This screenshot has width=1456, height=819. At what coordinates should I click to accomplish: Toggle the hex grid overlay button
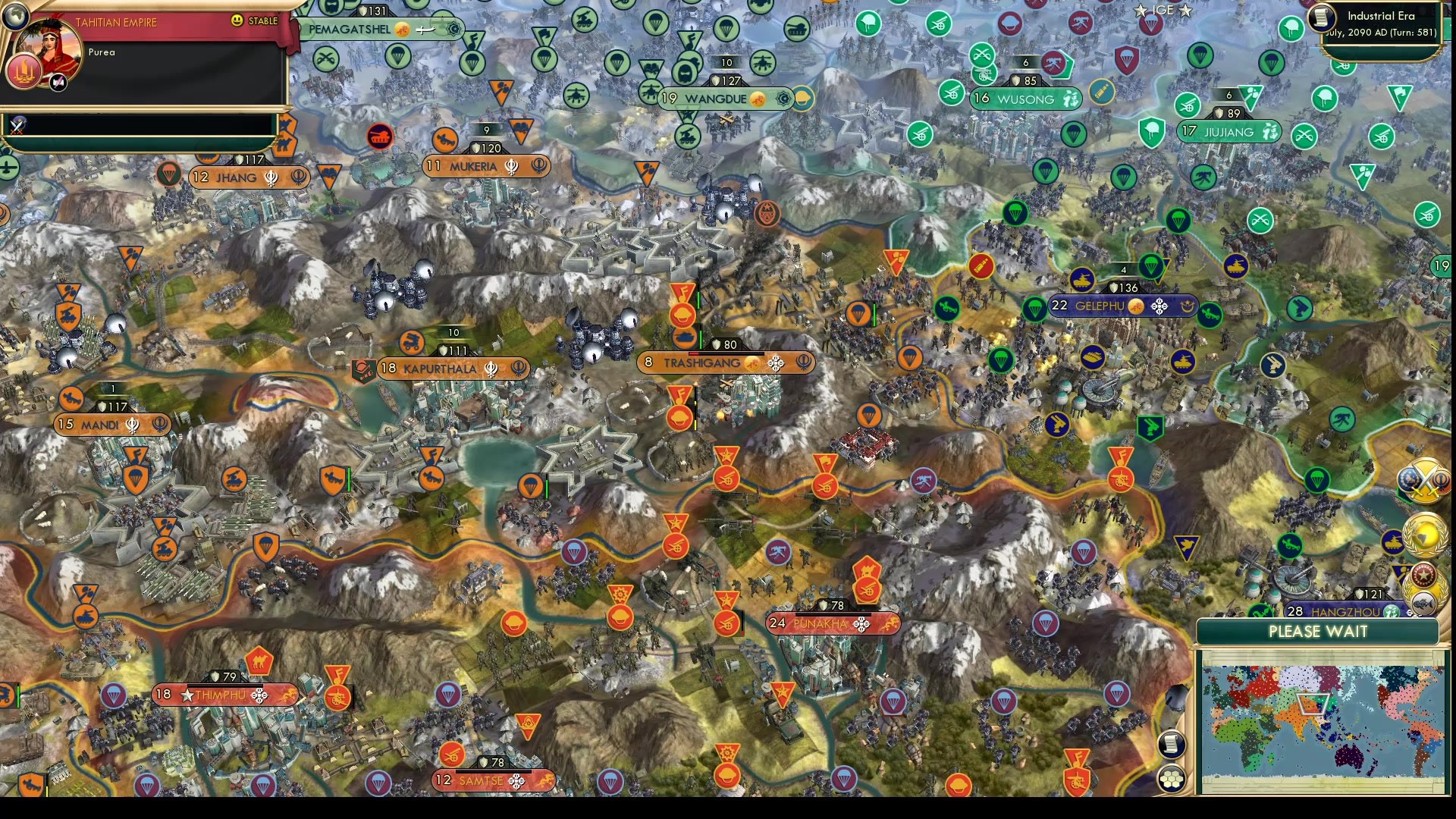(x=1172, y=778)
